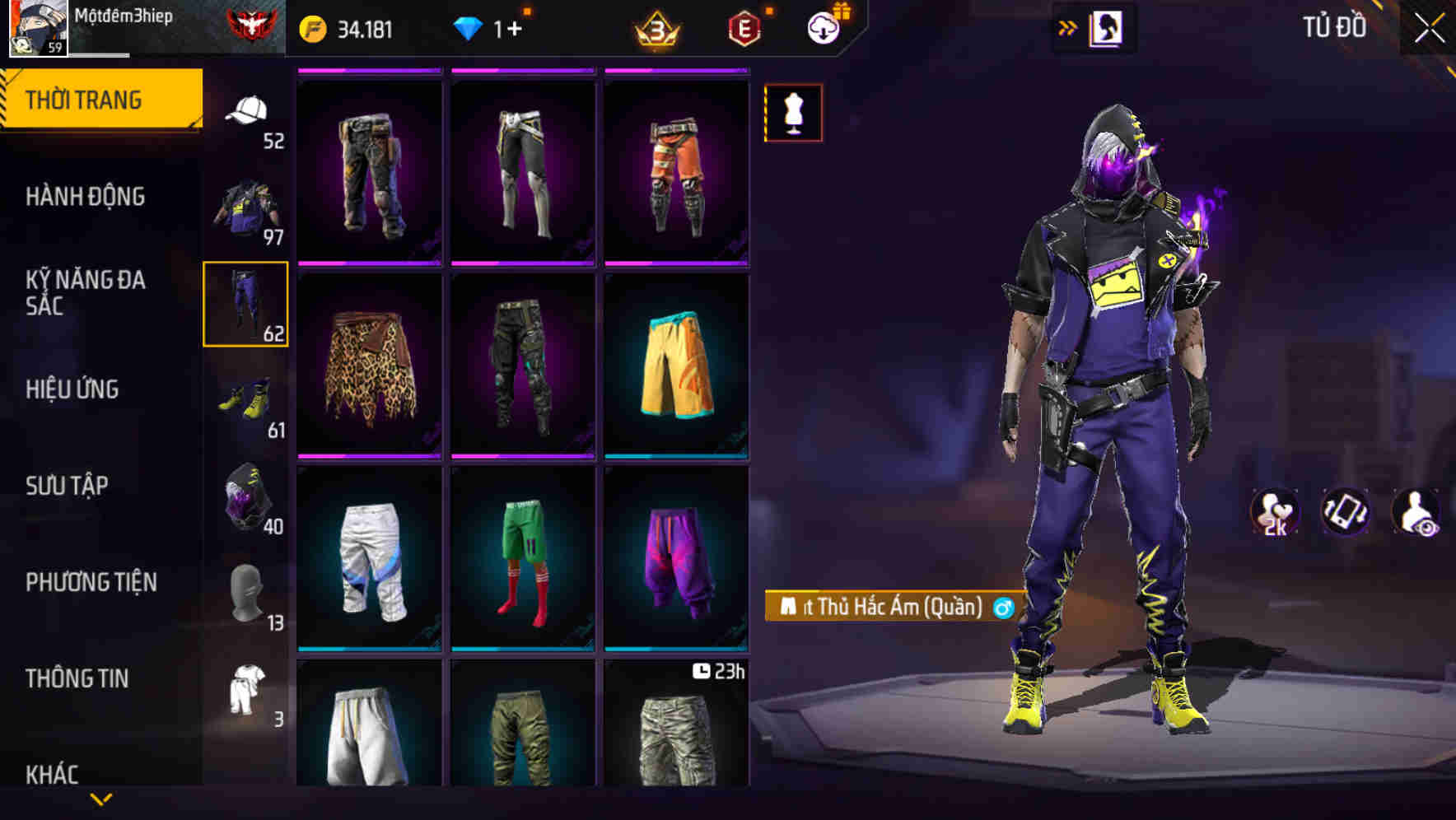Click the Bronze III rank badge
The height and width of the screenshot is (820, 1456).
point(655,26)
